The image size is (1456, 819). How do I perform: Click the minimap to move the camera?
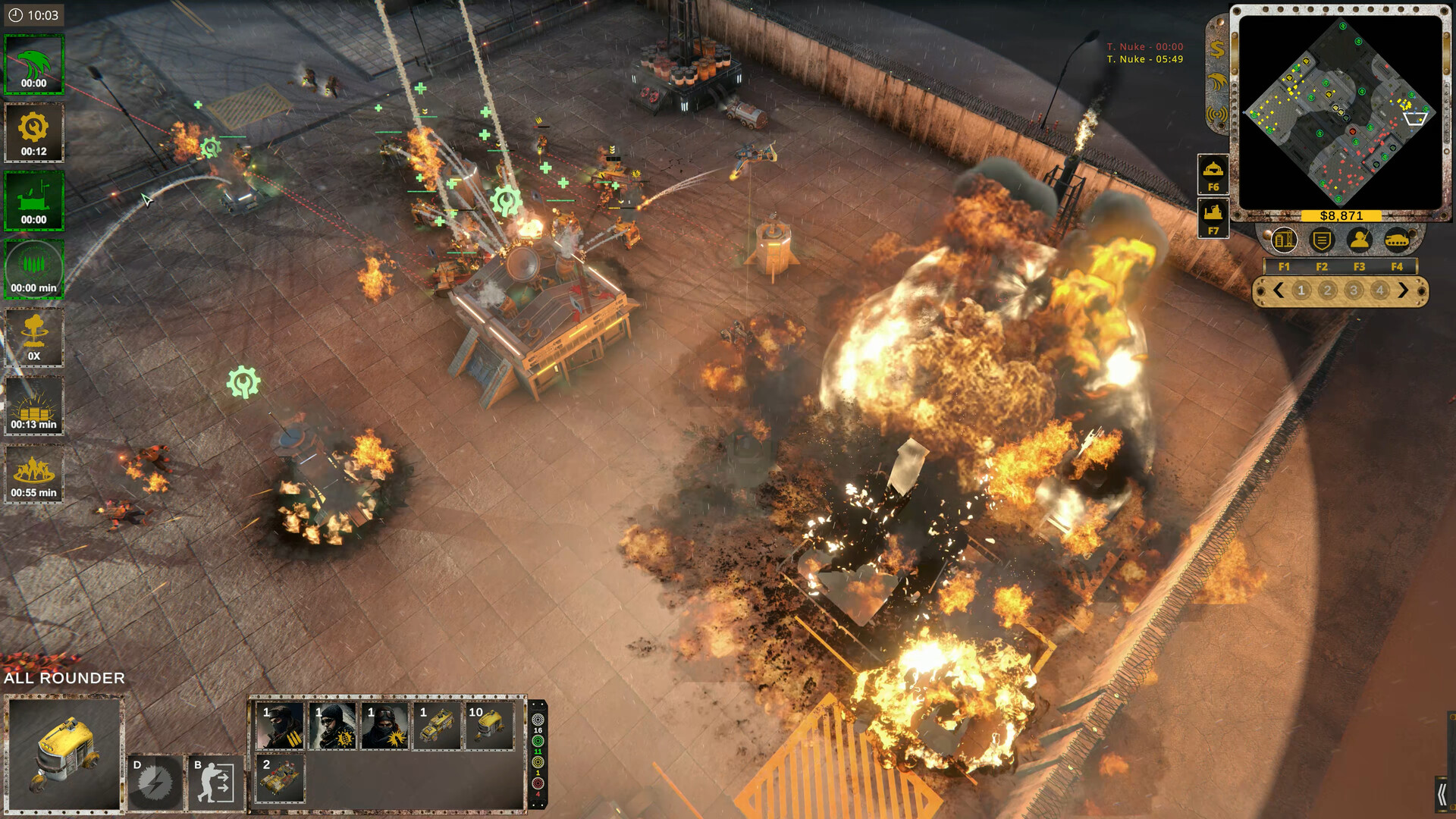tap(1340, 114)
